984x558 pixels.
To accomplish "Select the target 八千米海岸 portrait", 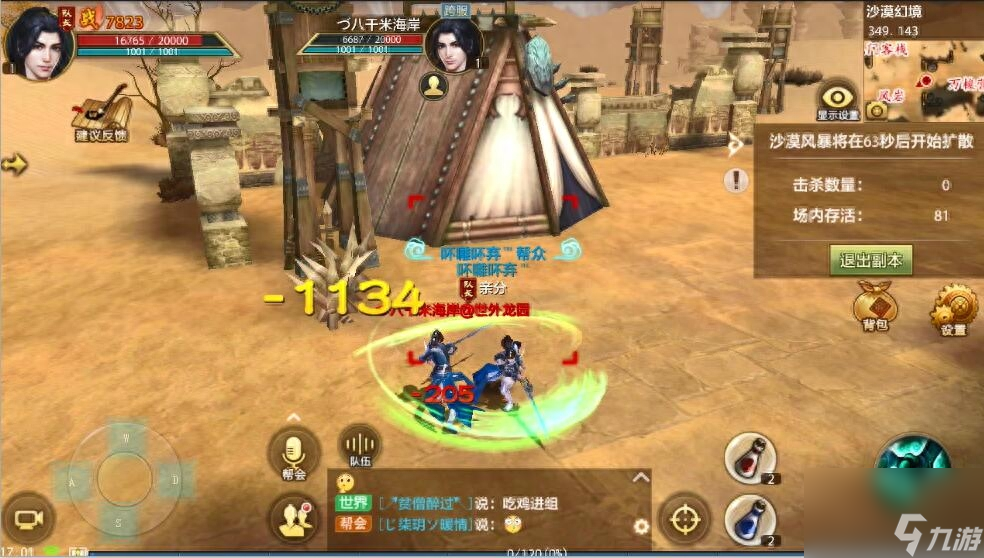I will pos(453,44).
